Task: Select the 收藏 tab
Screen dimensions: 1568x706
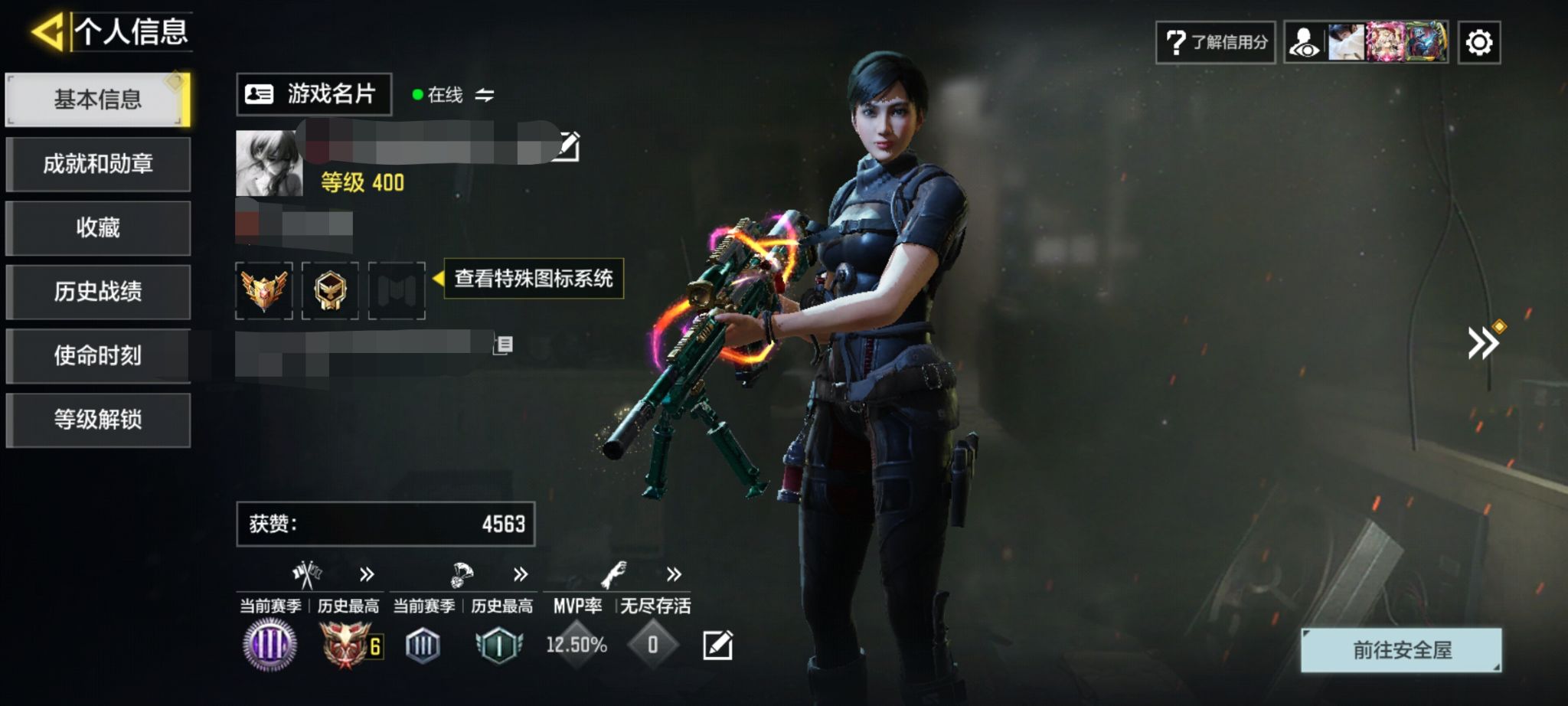Action: pos(97,227)
